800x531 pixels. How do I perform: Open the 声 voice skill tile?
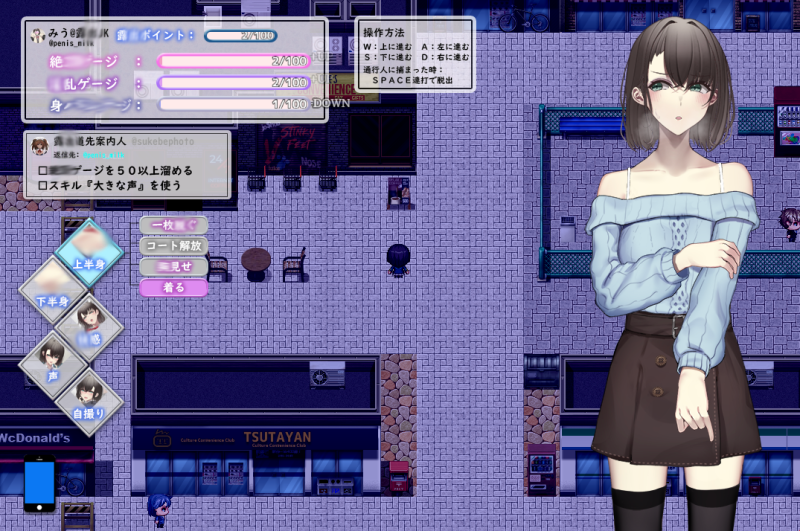coord(54,363)
